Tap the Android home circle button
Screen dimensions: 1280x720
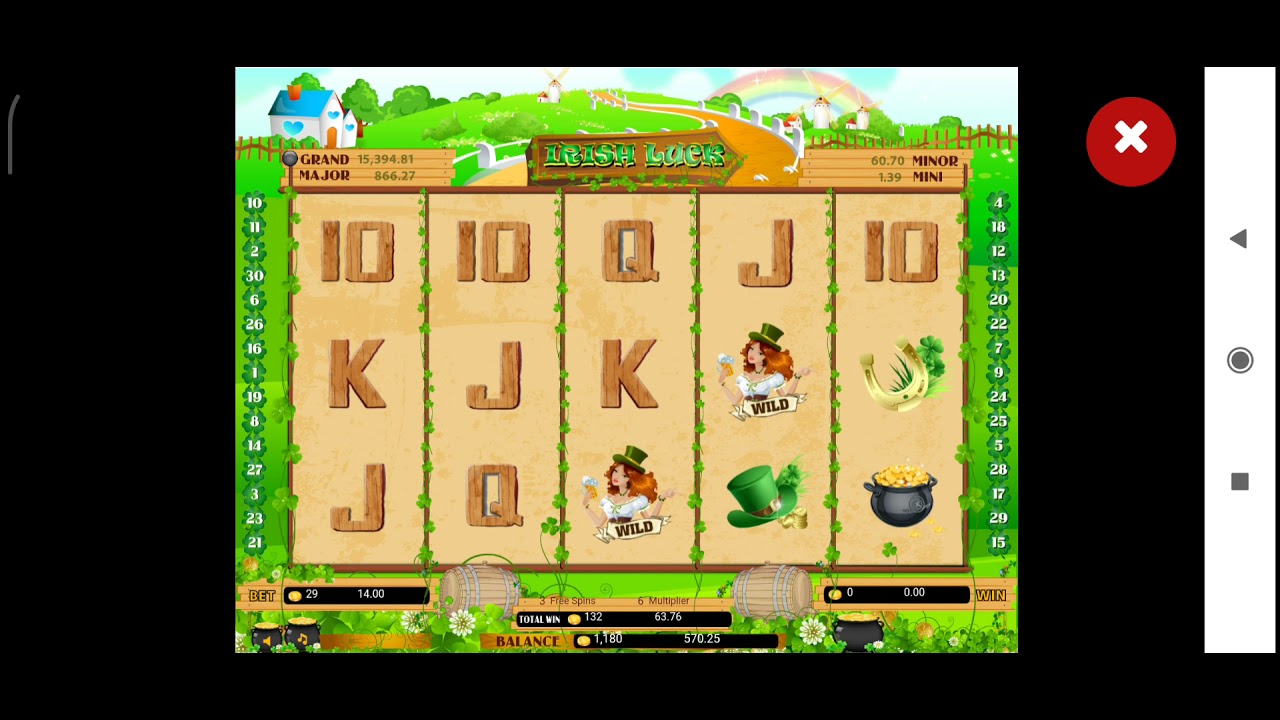click(1239, 360)
